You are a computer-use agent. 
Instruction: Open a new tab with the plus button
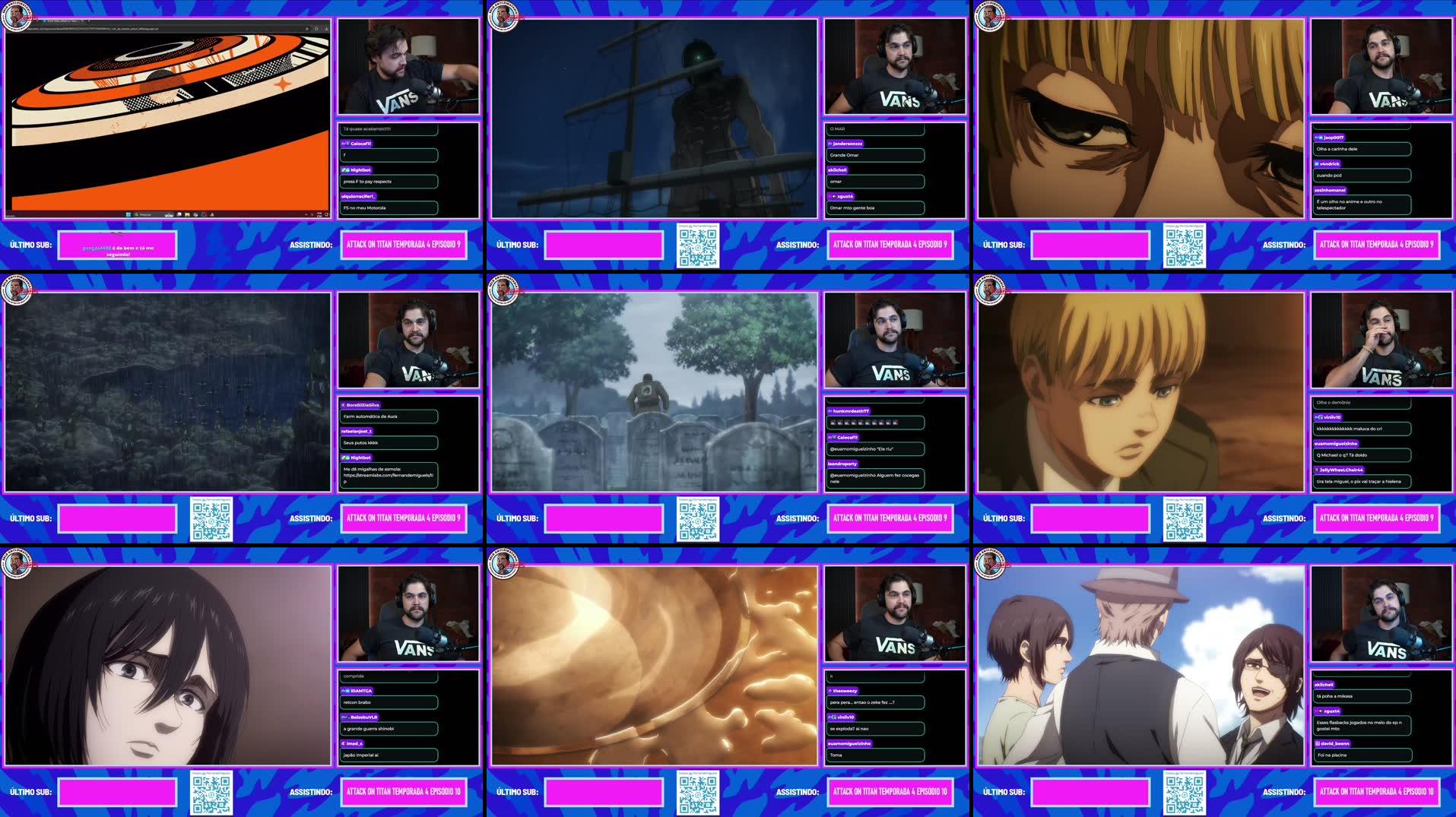pyautogui.click(x=90, y=21)
